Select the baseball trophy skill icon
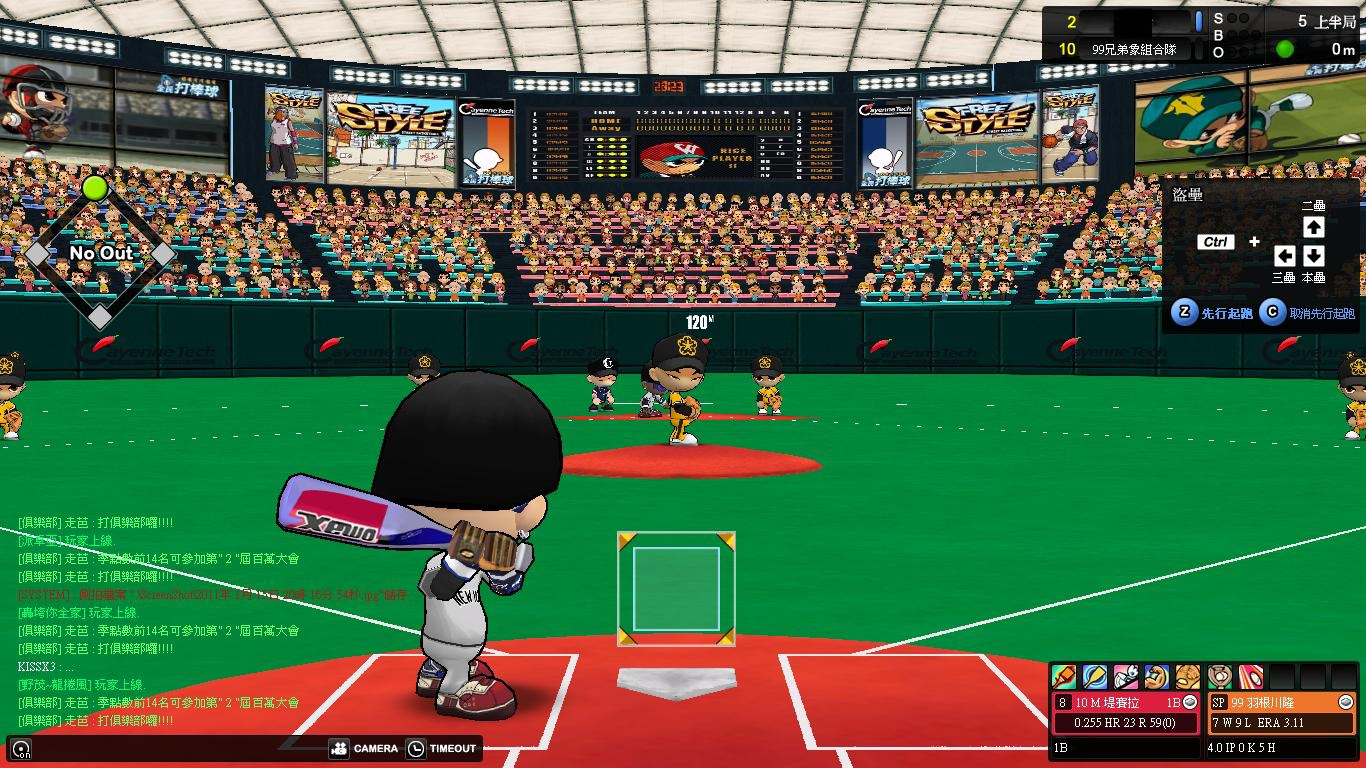This screenshot has height=768, width=1366. pyautogui.click(x=1220, y=677)
